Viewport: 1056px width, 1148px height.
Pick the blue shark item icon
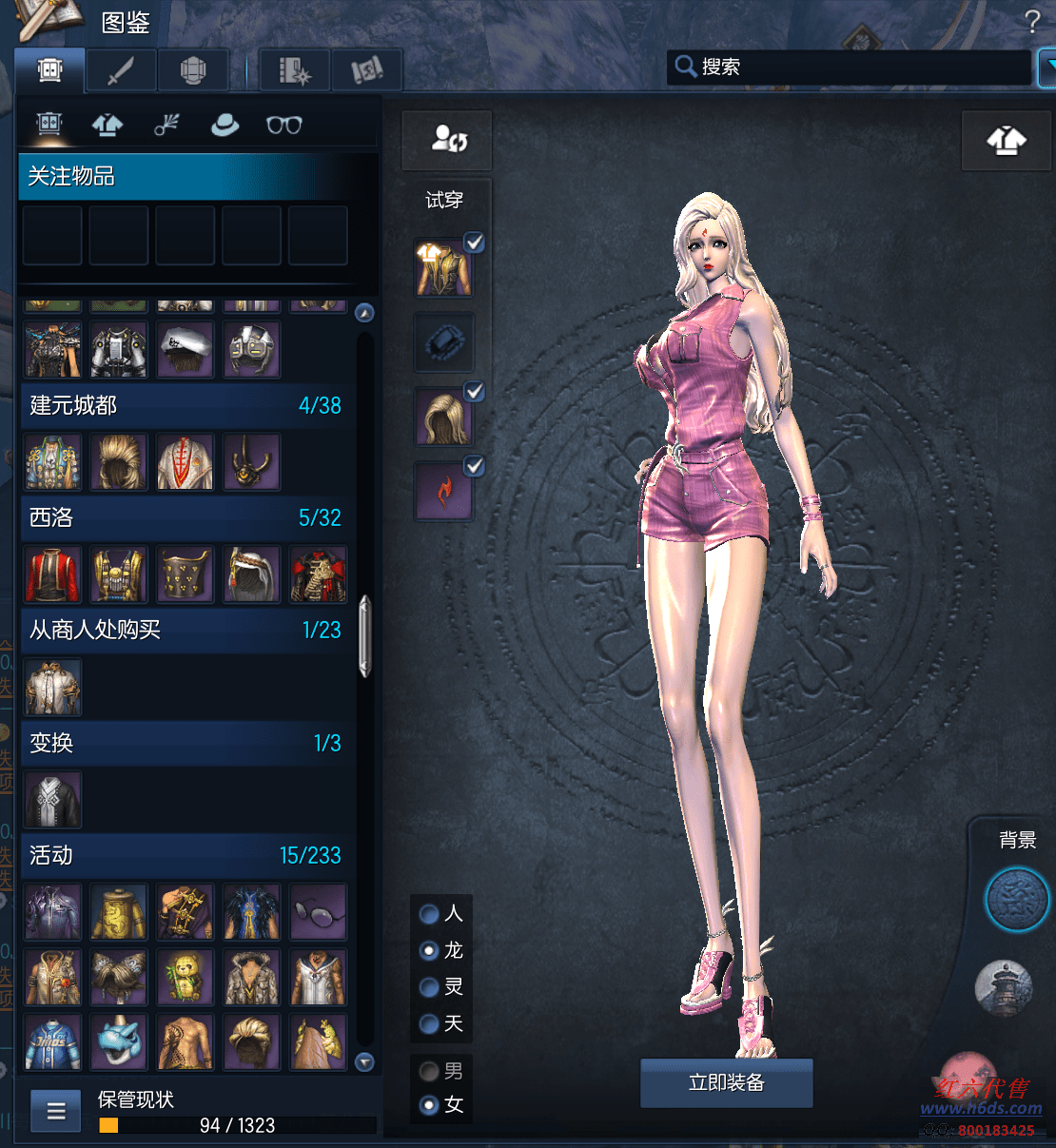point(119,1042)
